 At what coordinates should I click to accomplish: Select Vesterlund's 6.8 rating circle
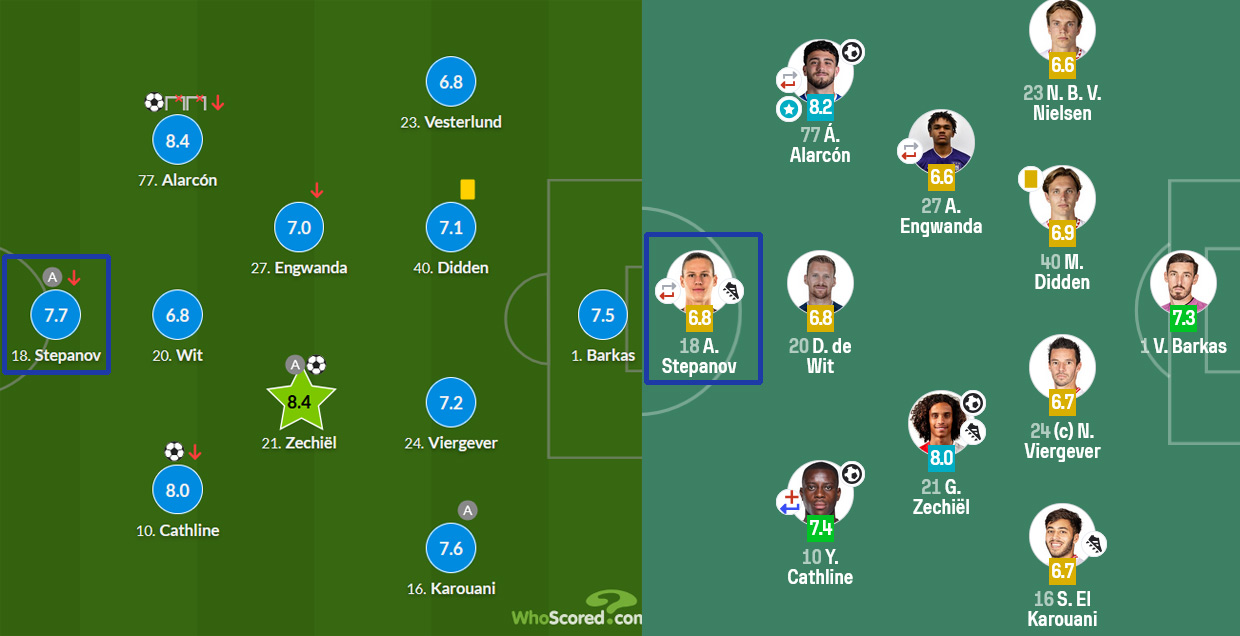(x=451, y=82)
